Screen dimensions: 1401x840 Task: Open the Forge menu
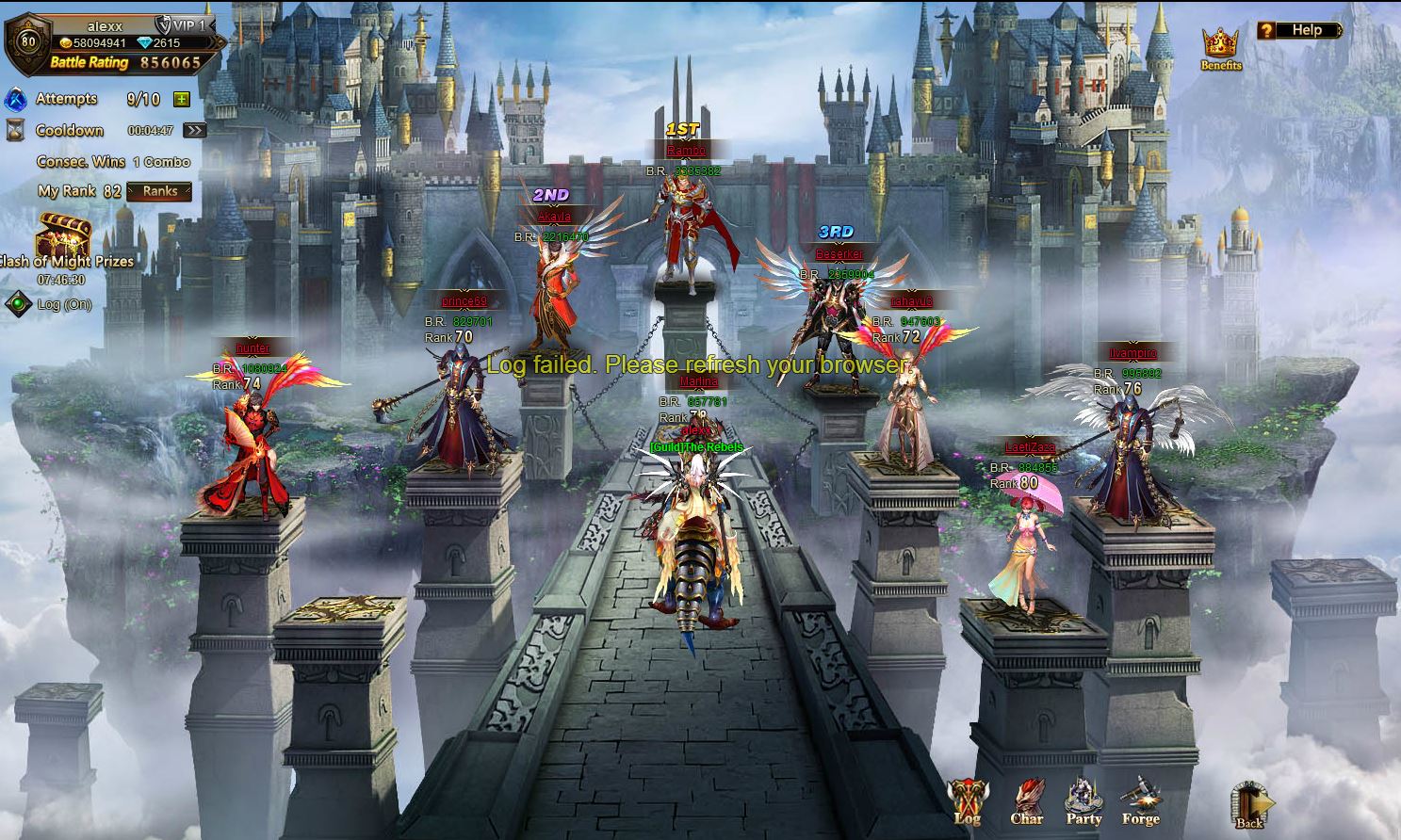coord(1140,802)
